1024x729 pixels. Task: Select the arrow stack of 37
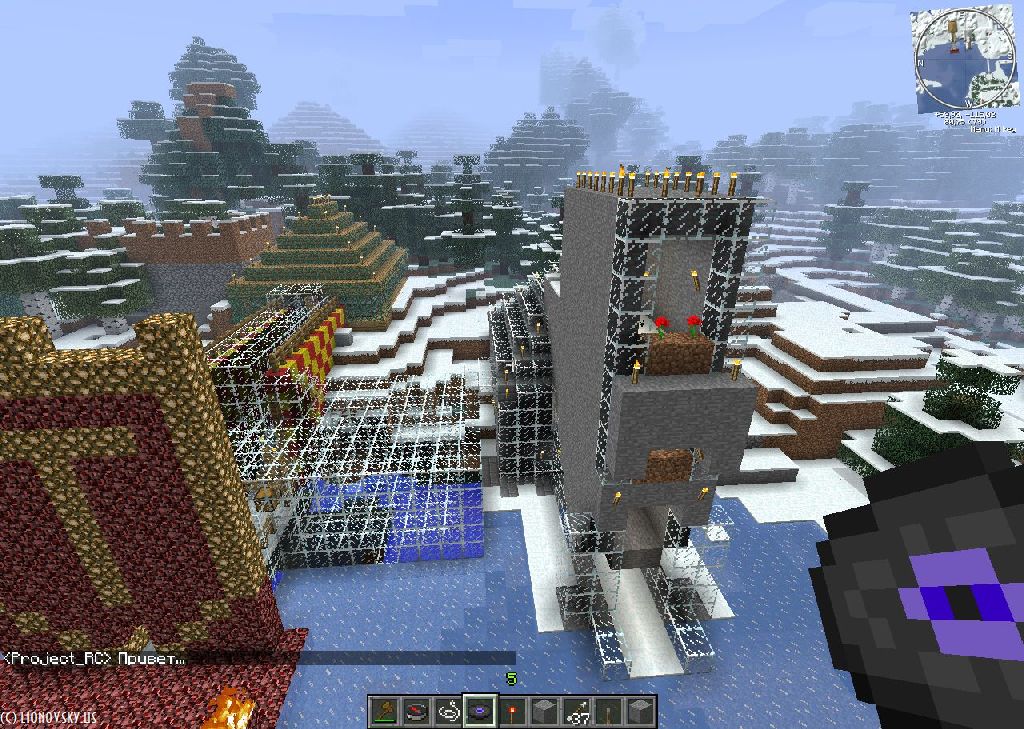577,712
